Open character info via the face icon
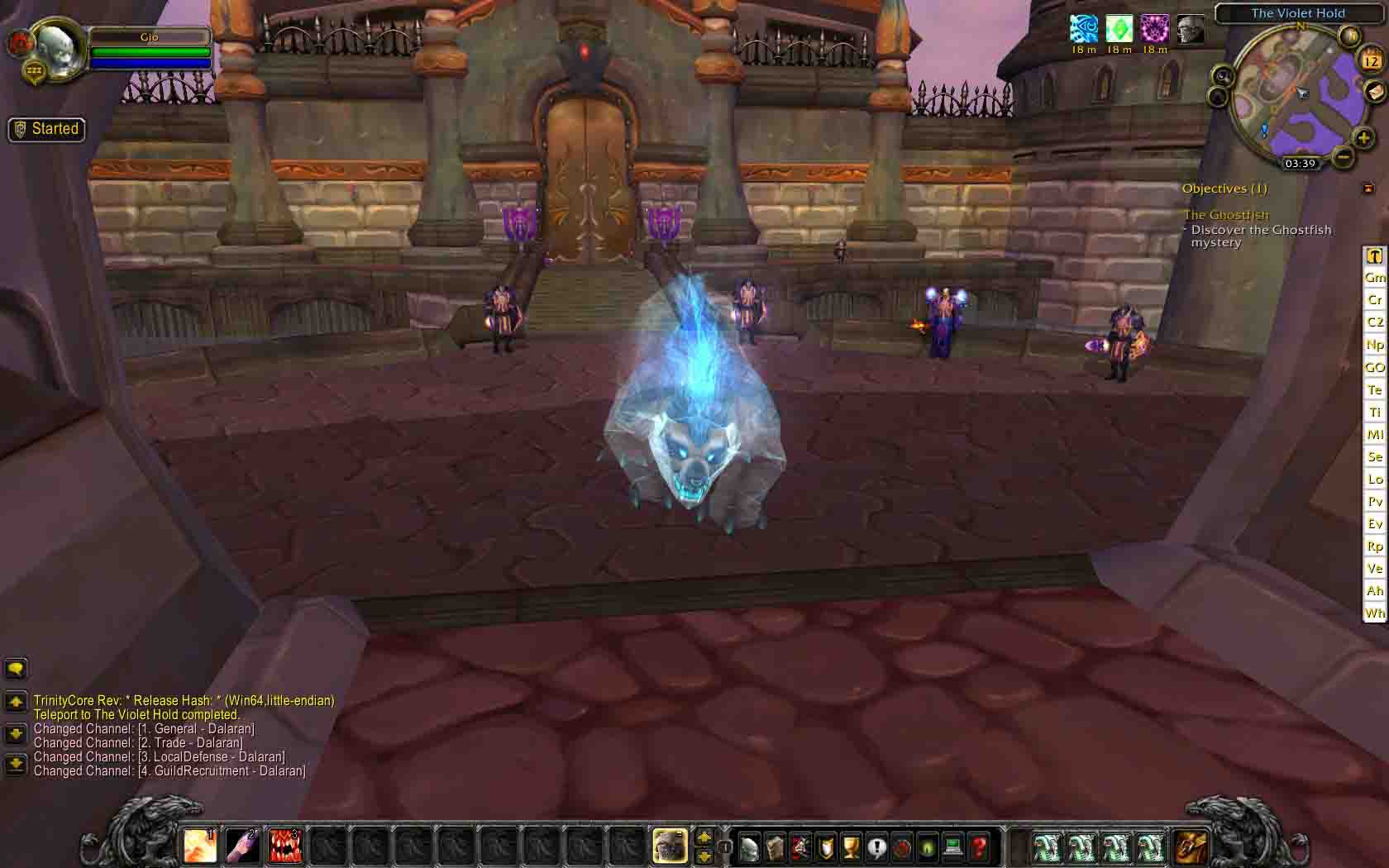The height and width of the screenshot is (868, 1389). (748, 845)
